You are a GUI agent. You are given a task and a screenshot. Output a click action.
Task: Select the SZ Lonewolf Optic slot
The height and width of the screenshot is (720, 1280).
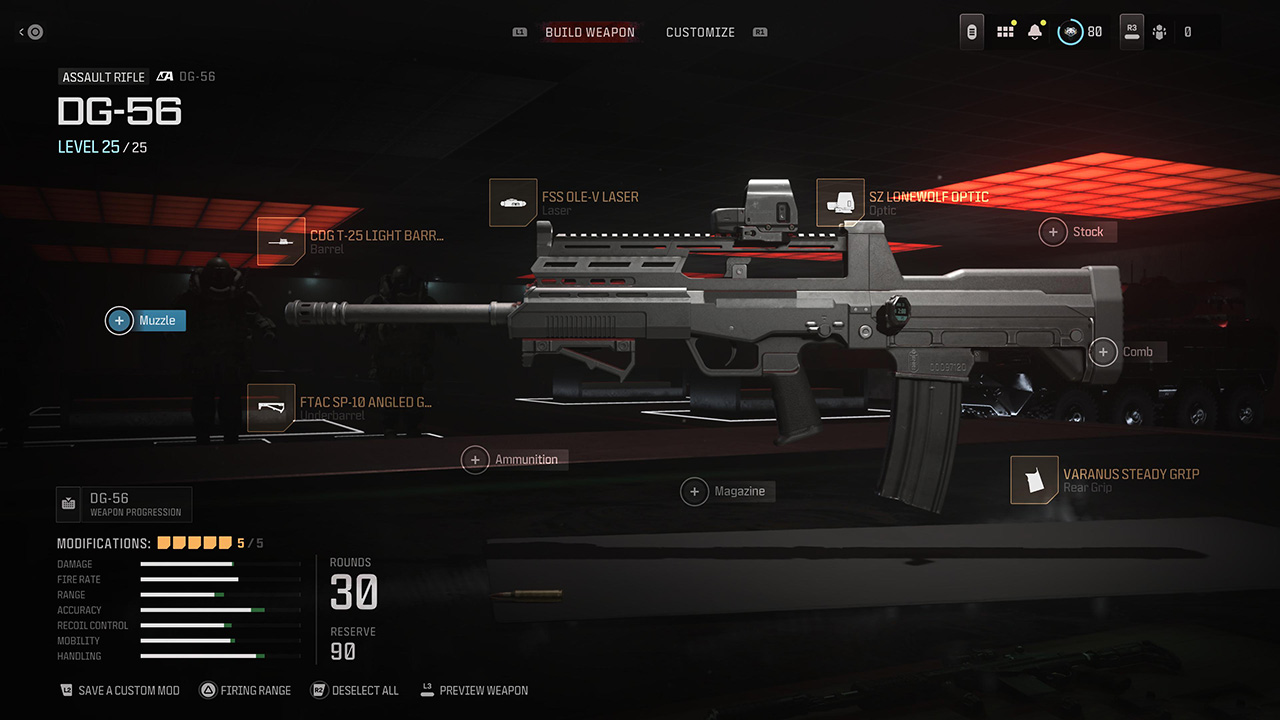pyautogui.click(x=903, y=202)
